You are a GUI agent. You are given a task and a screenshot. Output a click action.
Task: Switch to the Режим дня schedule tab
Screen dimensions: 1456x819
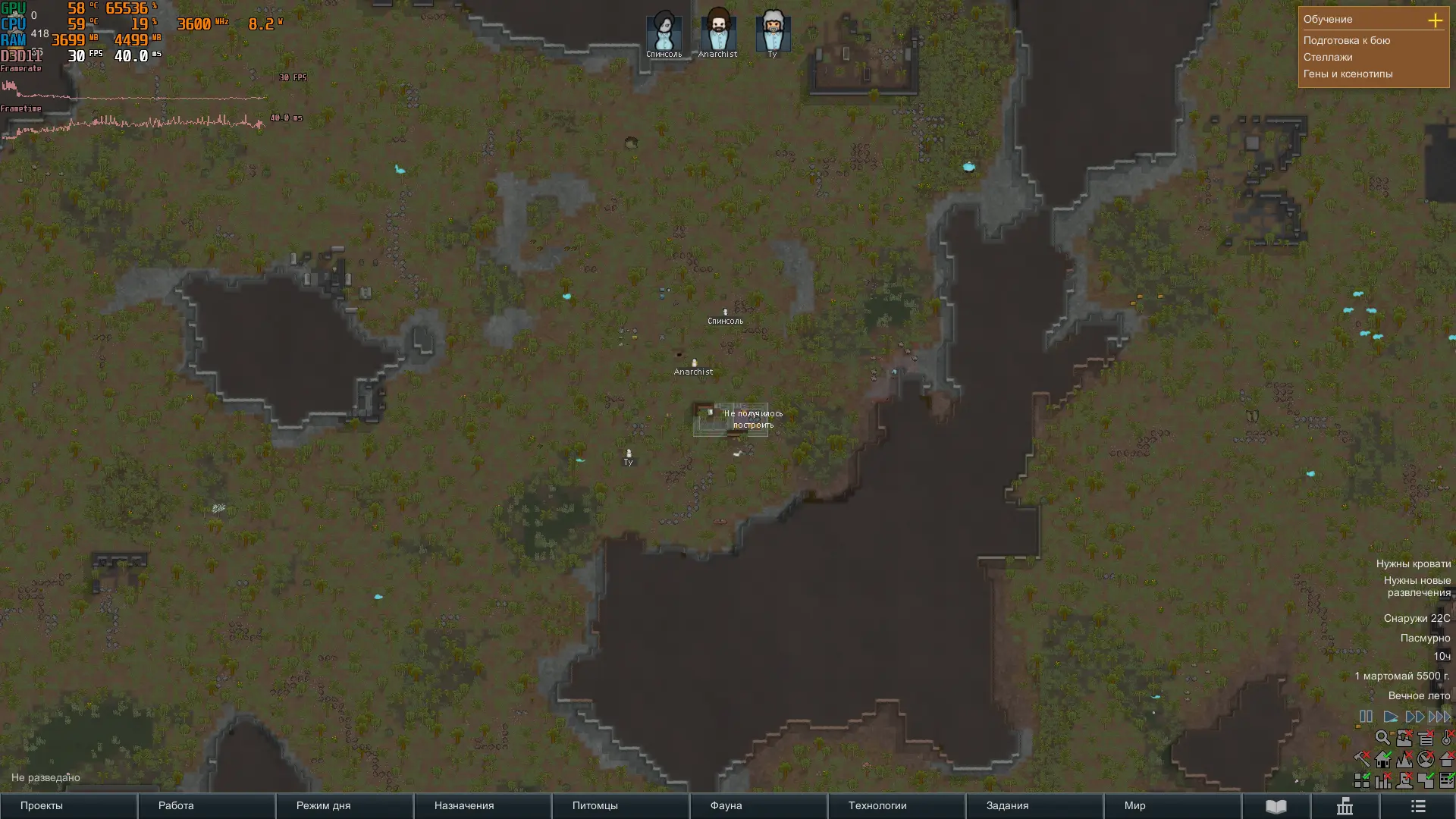(323, 805)
